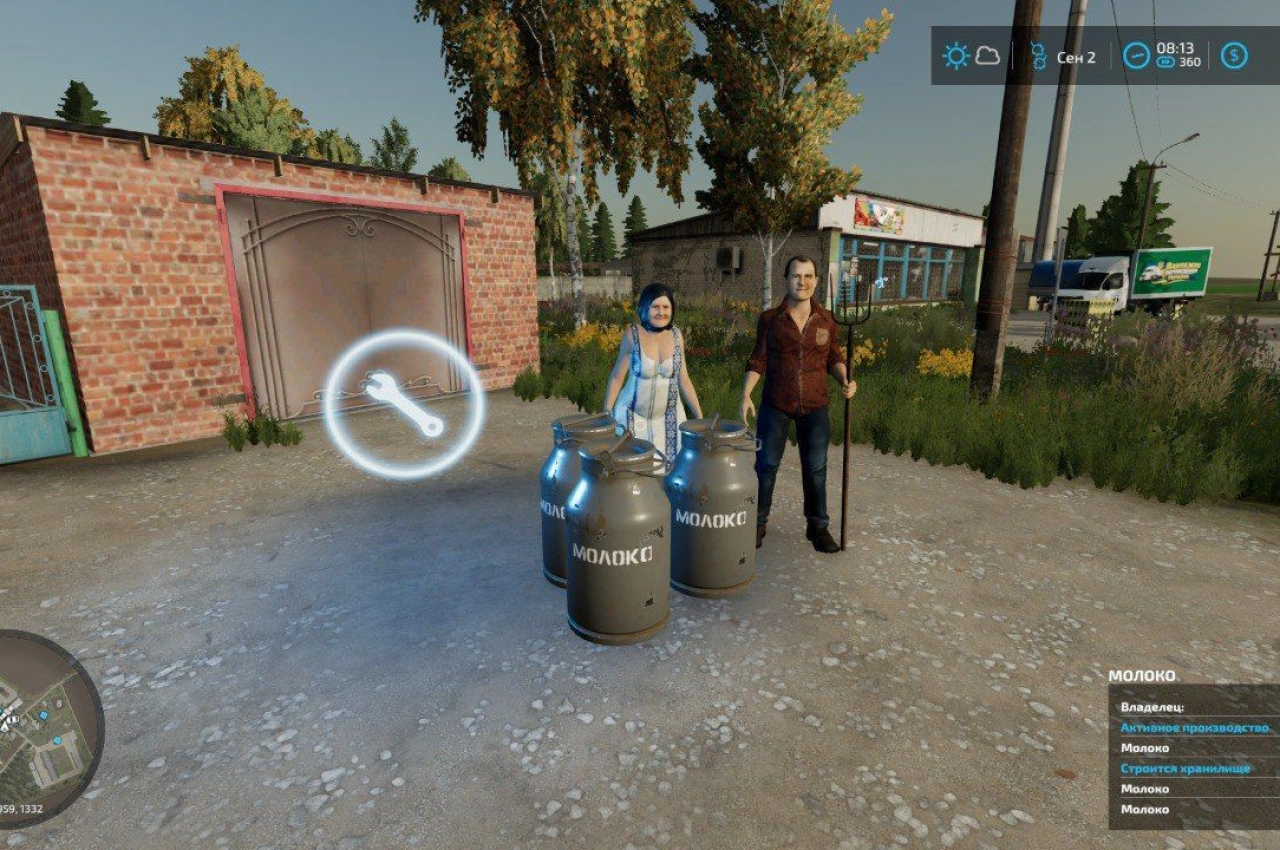Activate the glowing wrench workshop marker
1280x850 pixels.
click(x=404, y=404)
